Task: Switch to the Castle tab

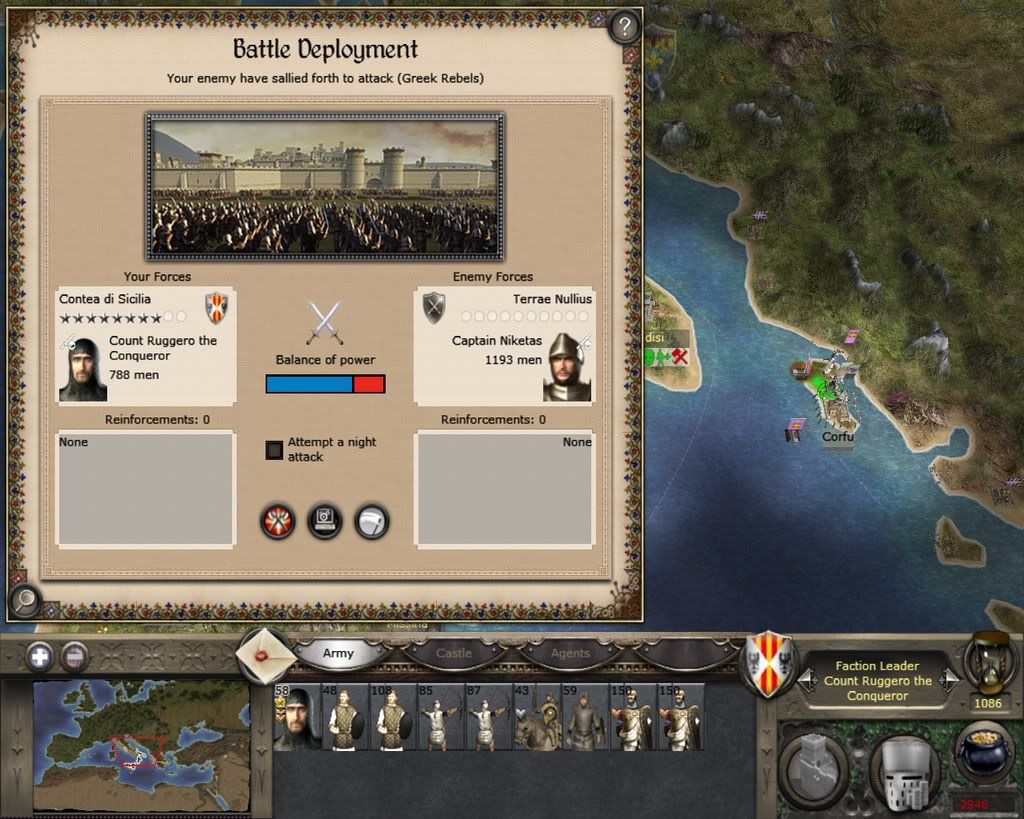Action: pyautogui.click(x=453, y=653)
